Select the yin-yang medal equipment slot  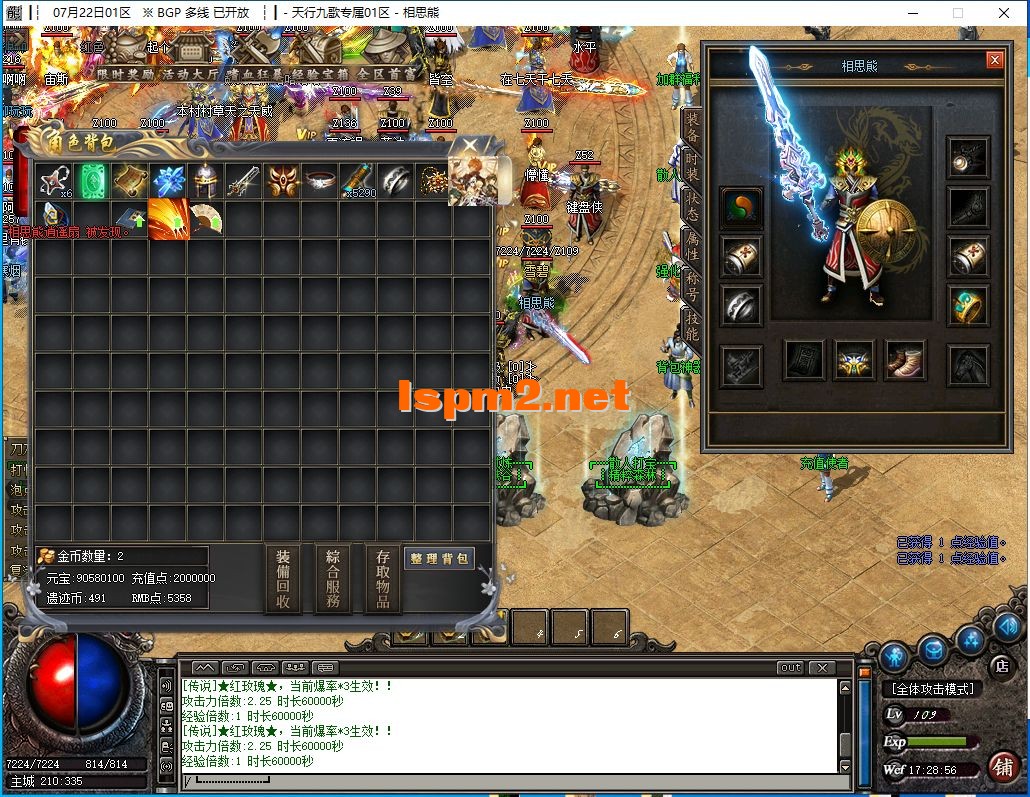[x=741, y=207]
